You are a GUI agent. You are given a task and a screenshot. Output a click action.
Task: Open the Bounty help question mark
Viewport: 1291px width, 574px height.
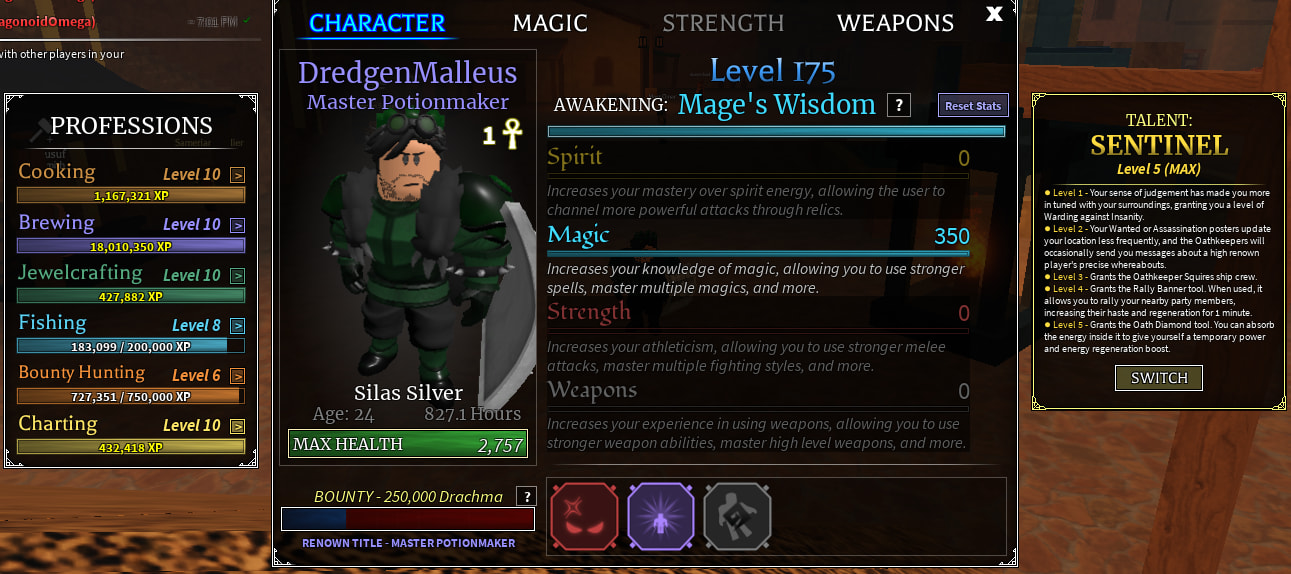(526, 496)
